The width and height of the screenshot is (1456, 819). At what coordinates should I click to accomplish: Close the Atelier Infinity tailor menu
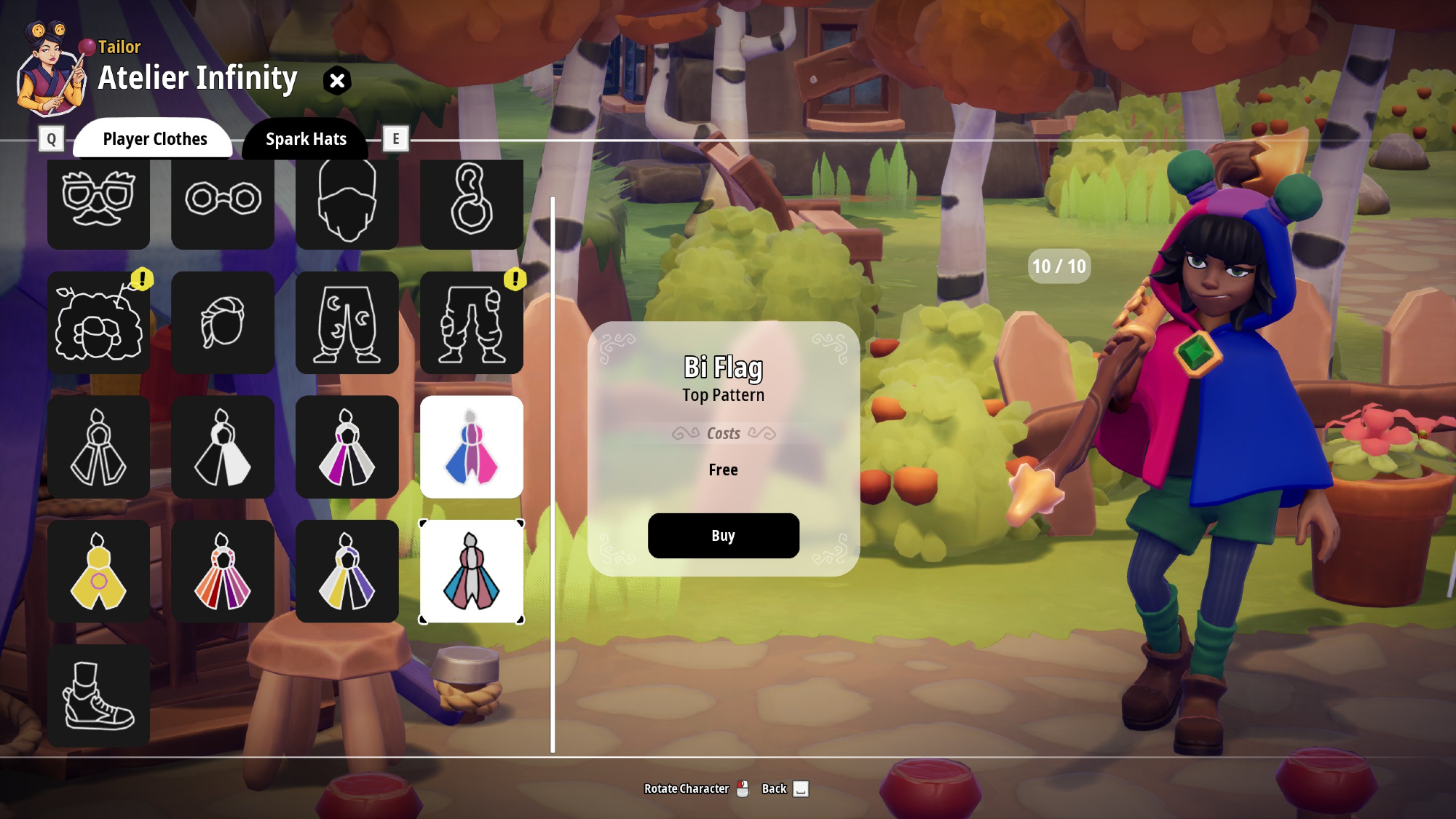click(337, 80)
